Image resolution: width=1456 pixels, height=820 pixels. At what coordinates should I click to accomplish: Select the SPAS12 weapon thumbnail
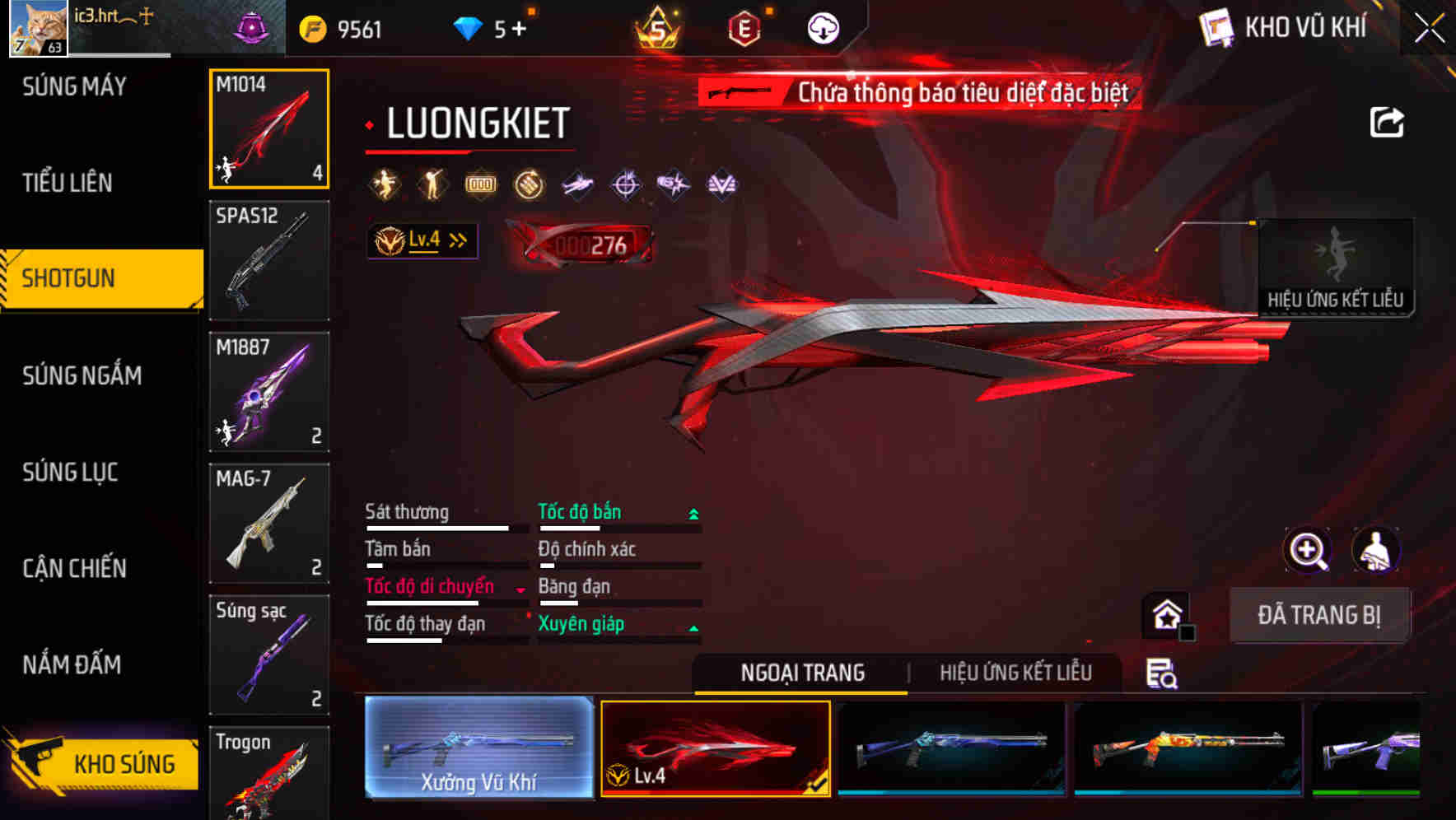[269, 260]
